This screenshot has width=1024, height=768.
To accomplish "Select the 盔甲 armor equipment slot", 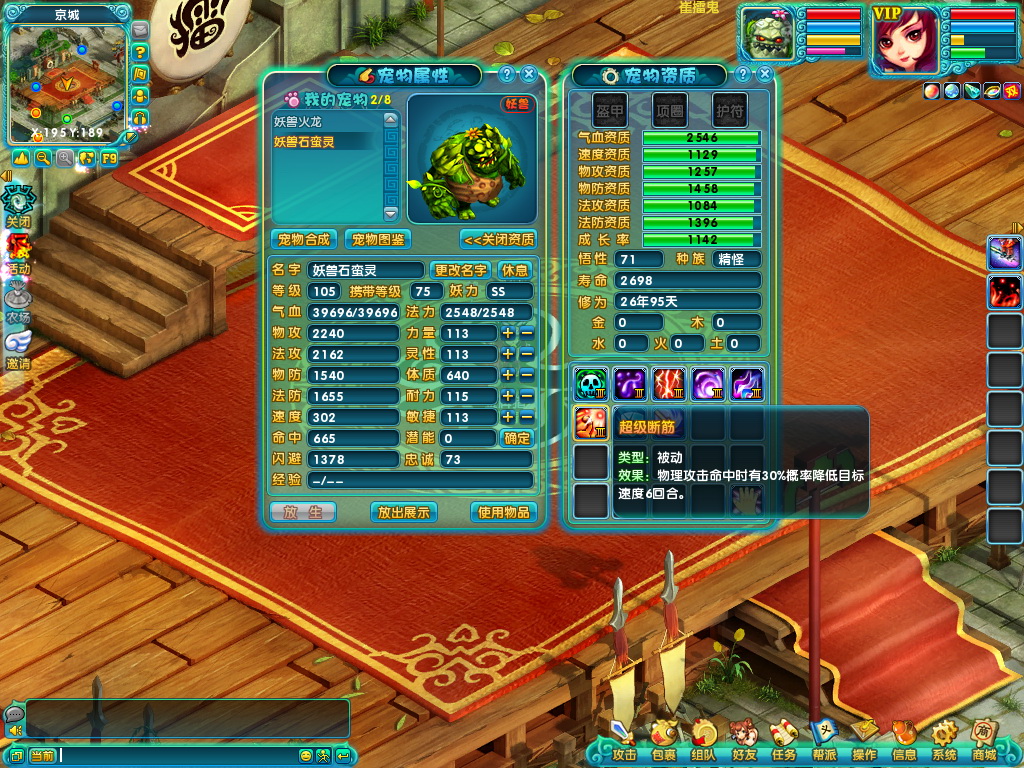I will coord(610,110).
